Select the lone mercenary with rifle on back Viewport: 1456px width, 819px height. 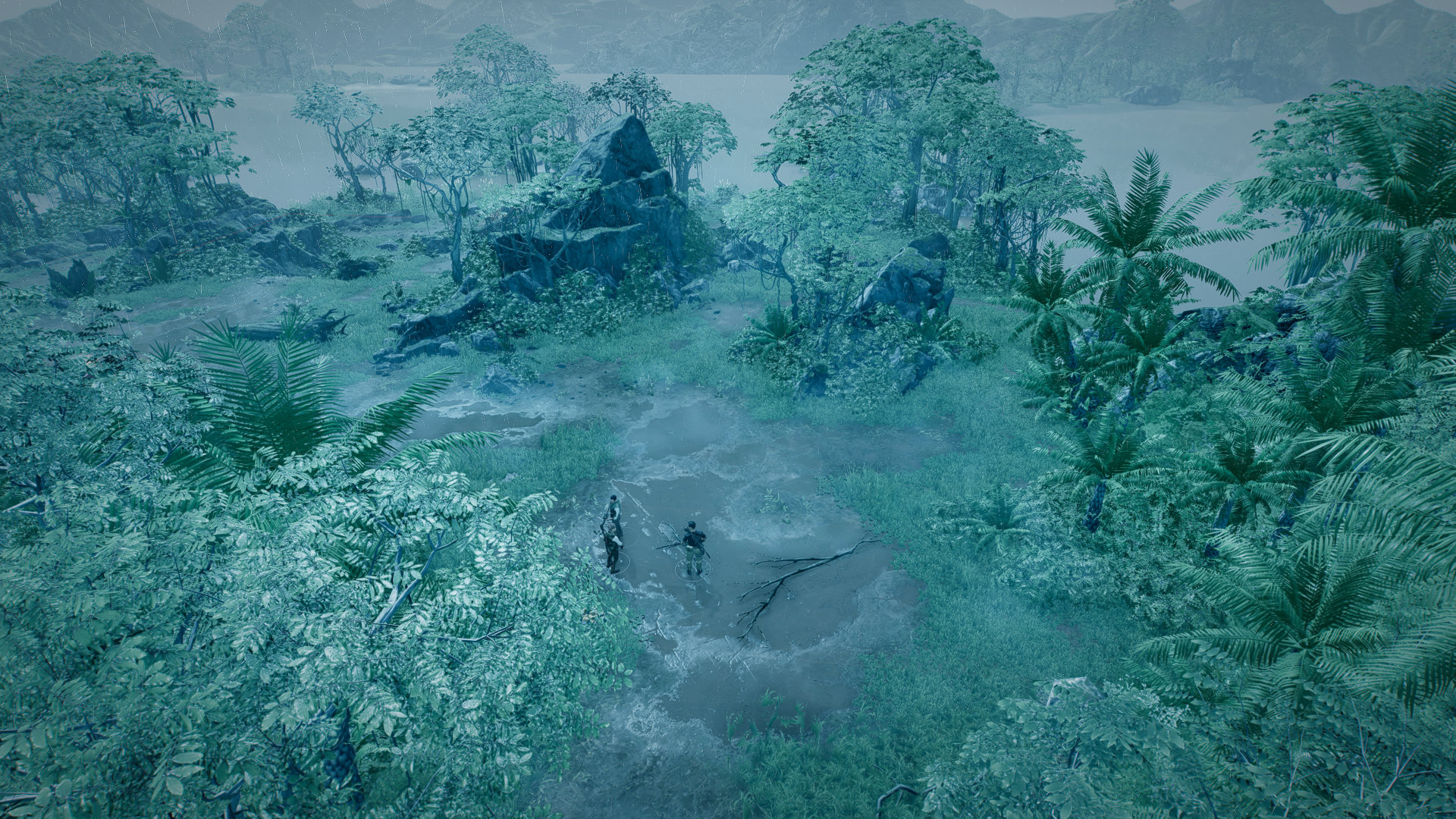(x=693, y=544)
